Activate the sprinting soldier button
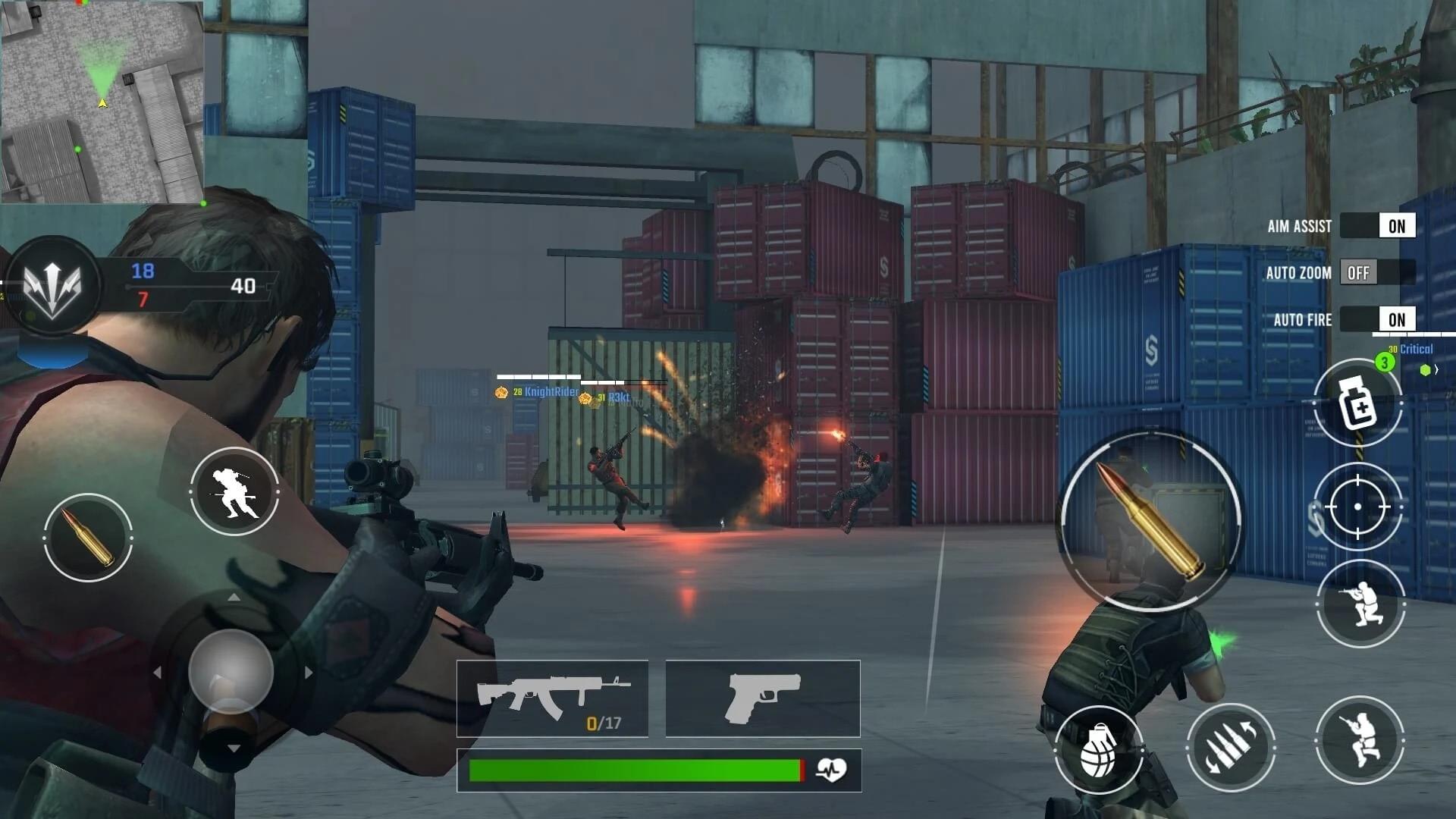 coord(234,491)
